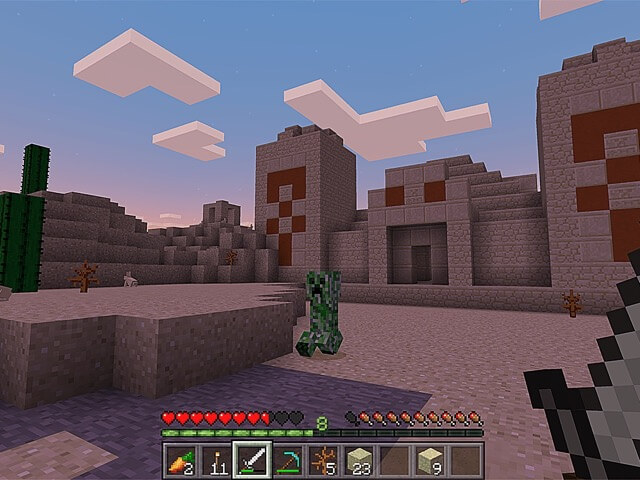
Task: Select the dead bush hotbar slot
Action: (323, 460)
